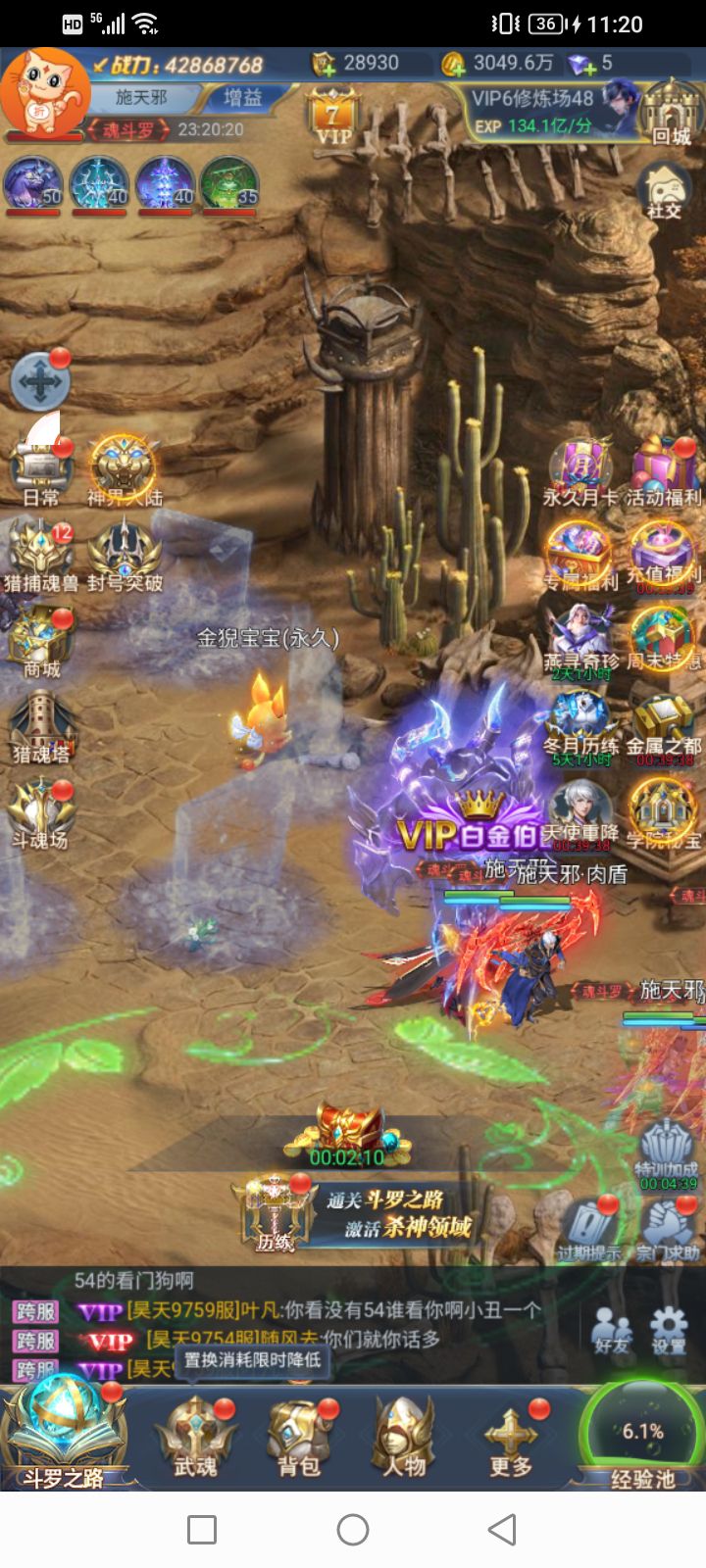Viewport: 706px width, 1568px height.
Task: Return to town with 回城
Action: tap(672, 113)
